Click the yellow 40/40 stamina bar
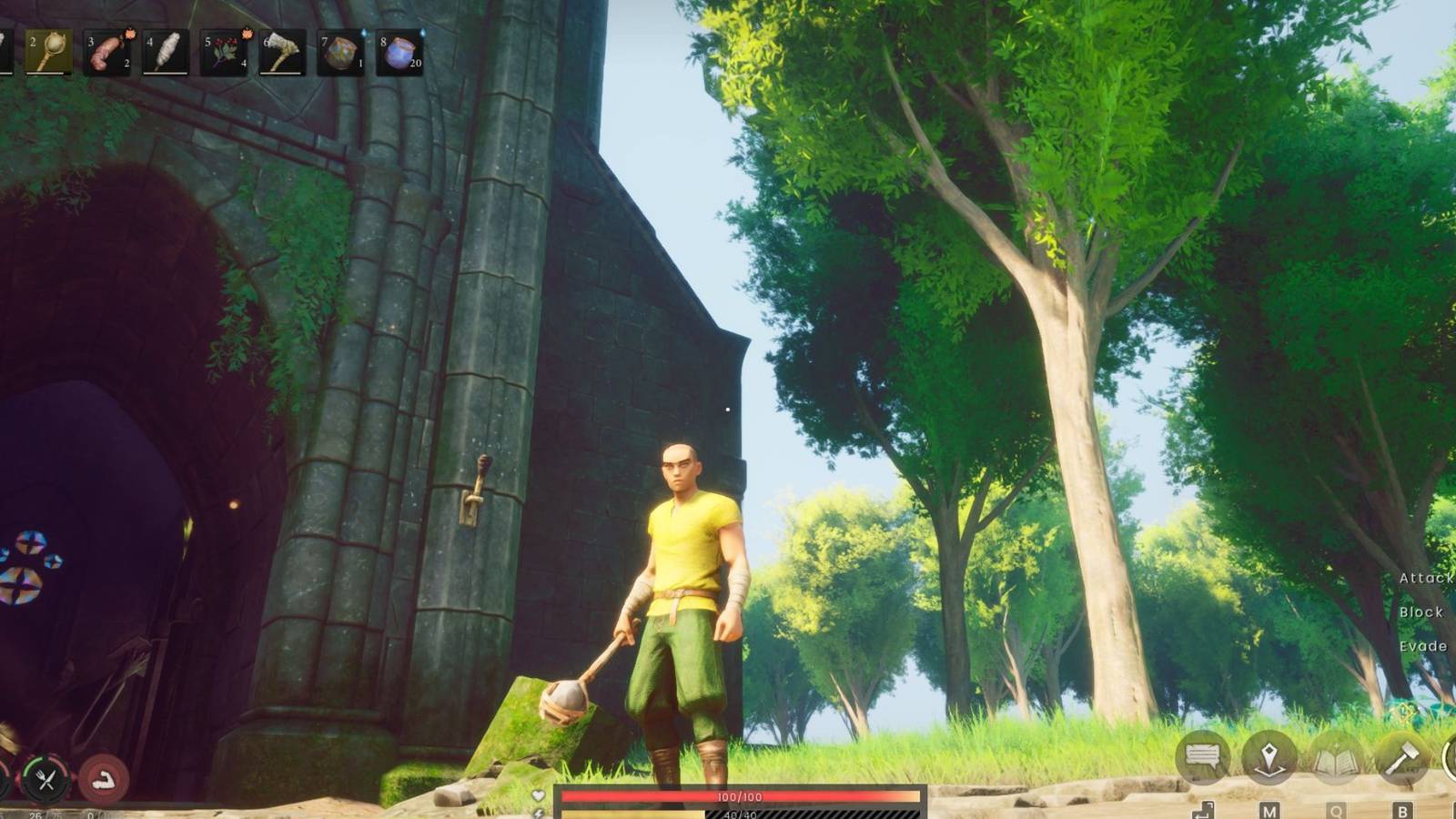 pyautogui.click(x=737, y=813)
